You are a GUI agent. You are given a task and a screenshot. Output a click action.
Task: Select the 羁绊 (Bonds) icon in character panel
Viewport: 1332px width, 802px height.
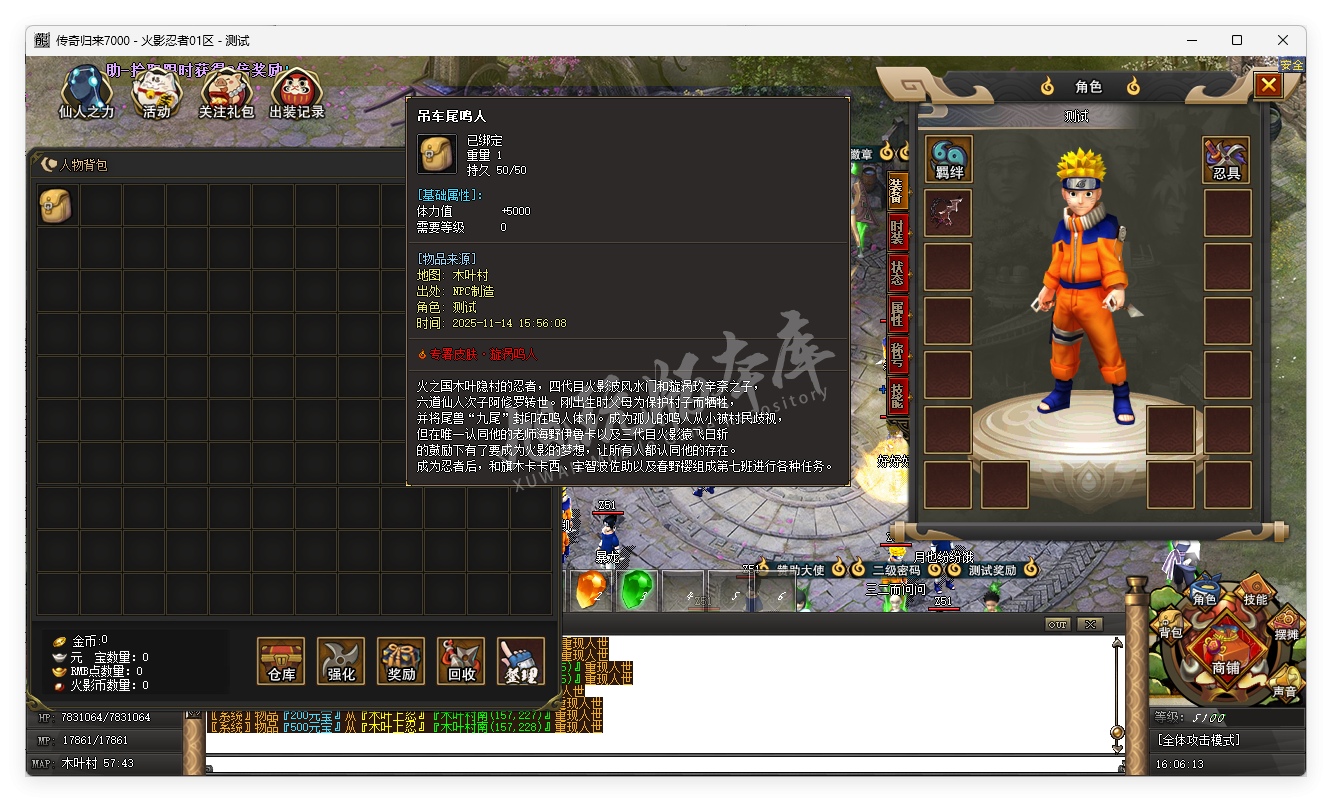(x=947, y=159)
